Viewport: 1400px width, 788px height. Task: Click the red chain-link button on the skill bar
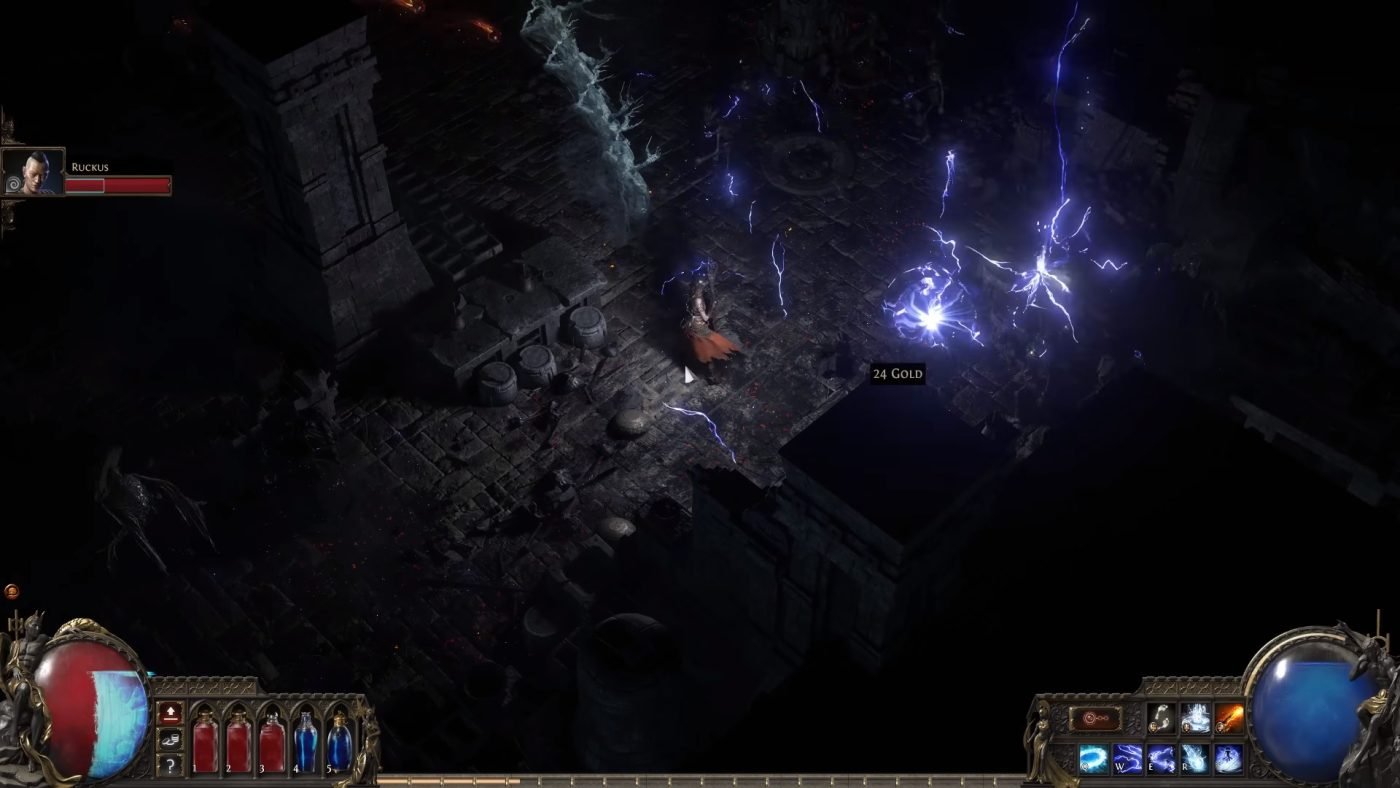tap(1095, 718)
